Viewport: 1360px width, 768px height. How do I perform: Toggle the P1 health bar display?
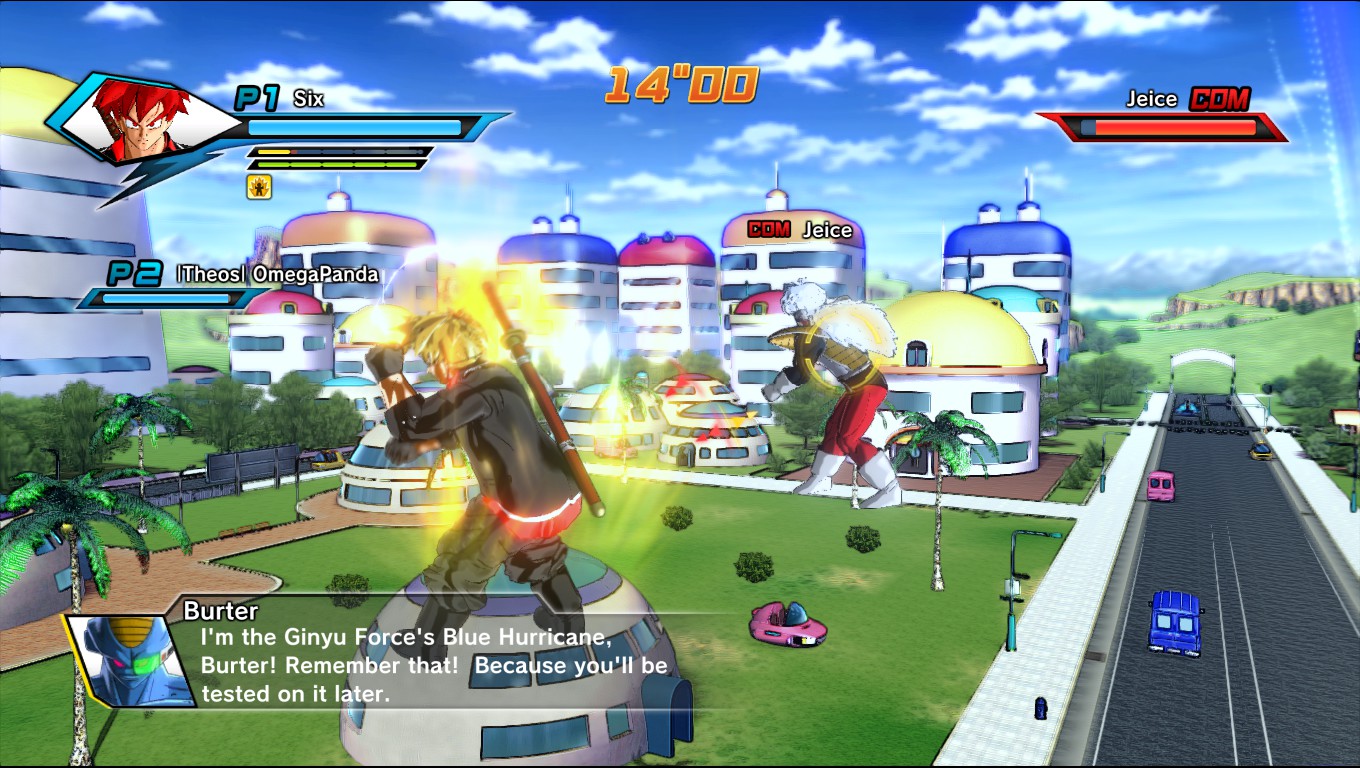360,127
